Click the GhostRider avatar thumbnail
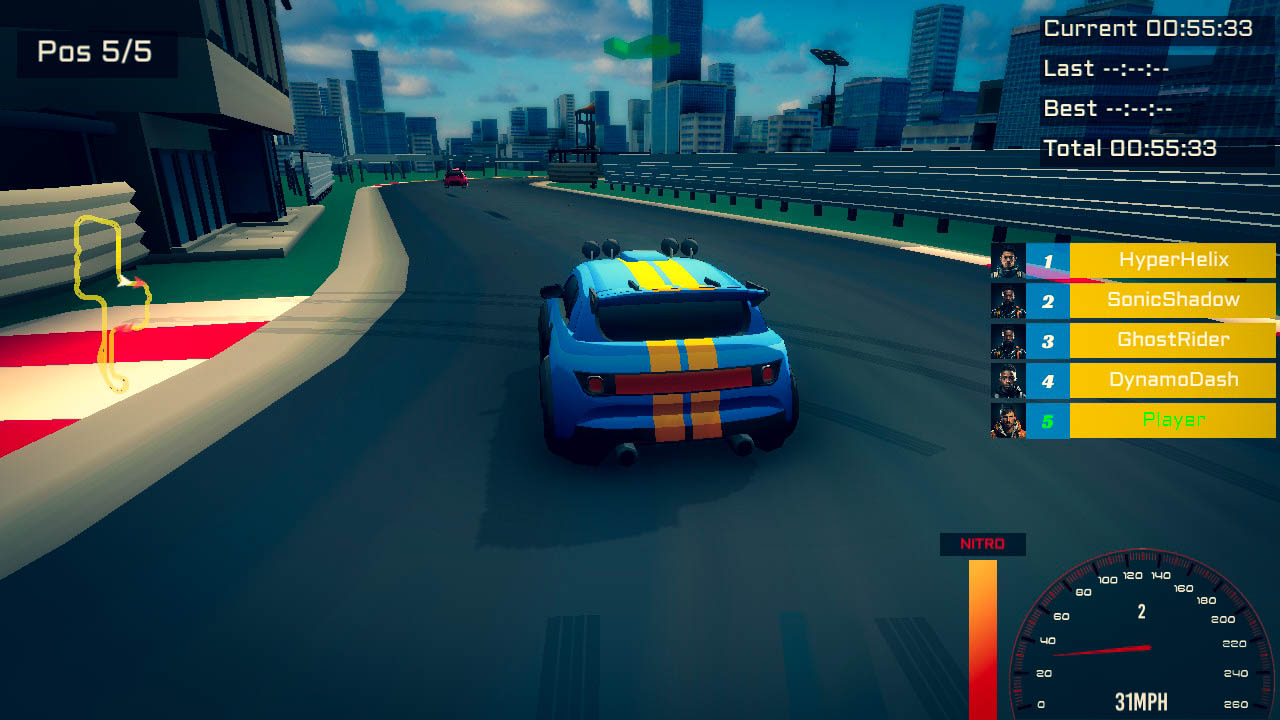 point(1010,340)
